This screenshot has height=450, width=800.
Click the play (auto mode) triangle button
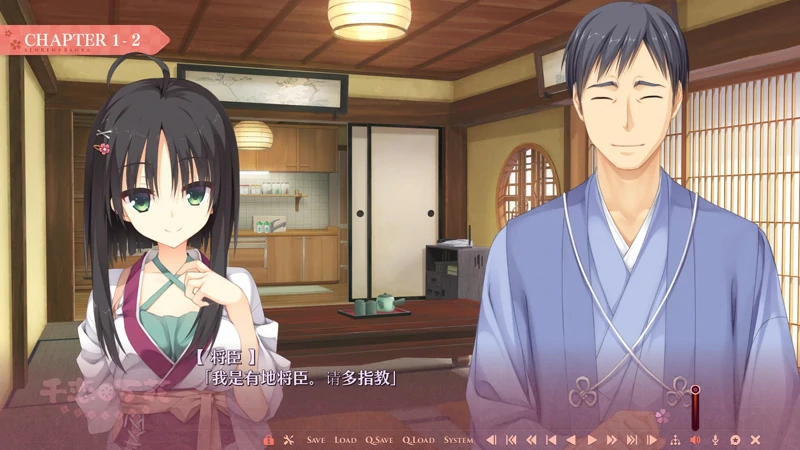[592, 440]
